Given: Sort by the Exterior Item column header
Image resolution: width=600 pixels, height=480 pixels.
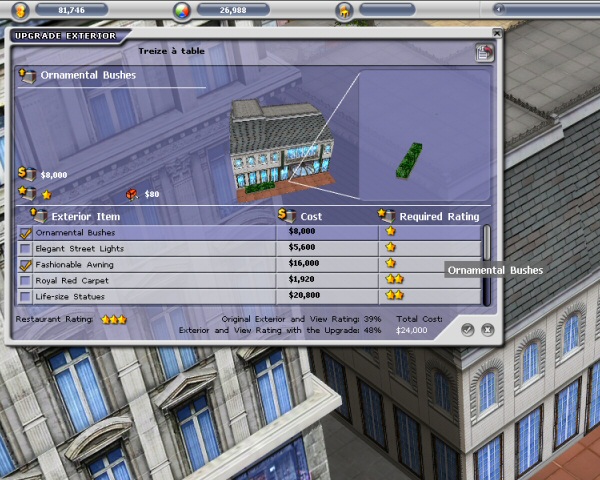Looking at the screenshot, I should click(x=85, y=216).
